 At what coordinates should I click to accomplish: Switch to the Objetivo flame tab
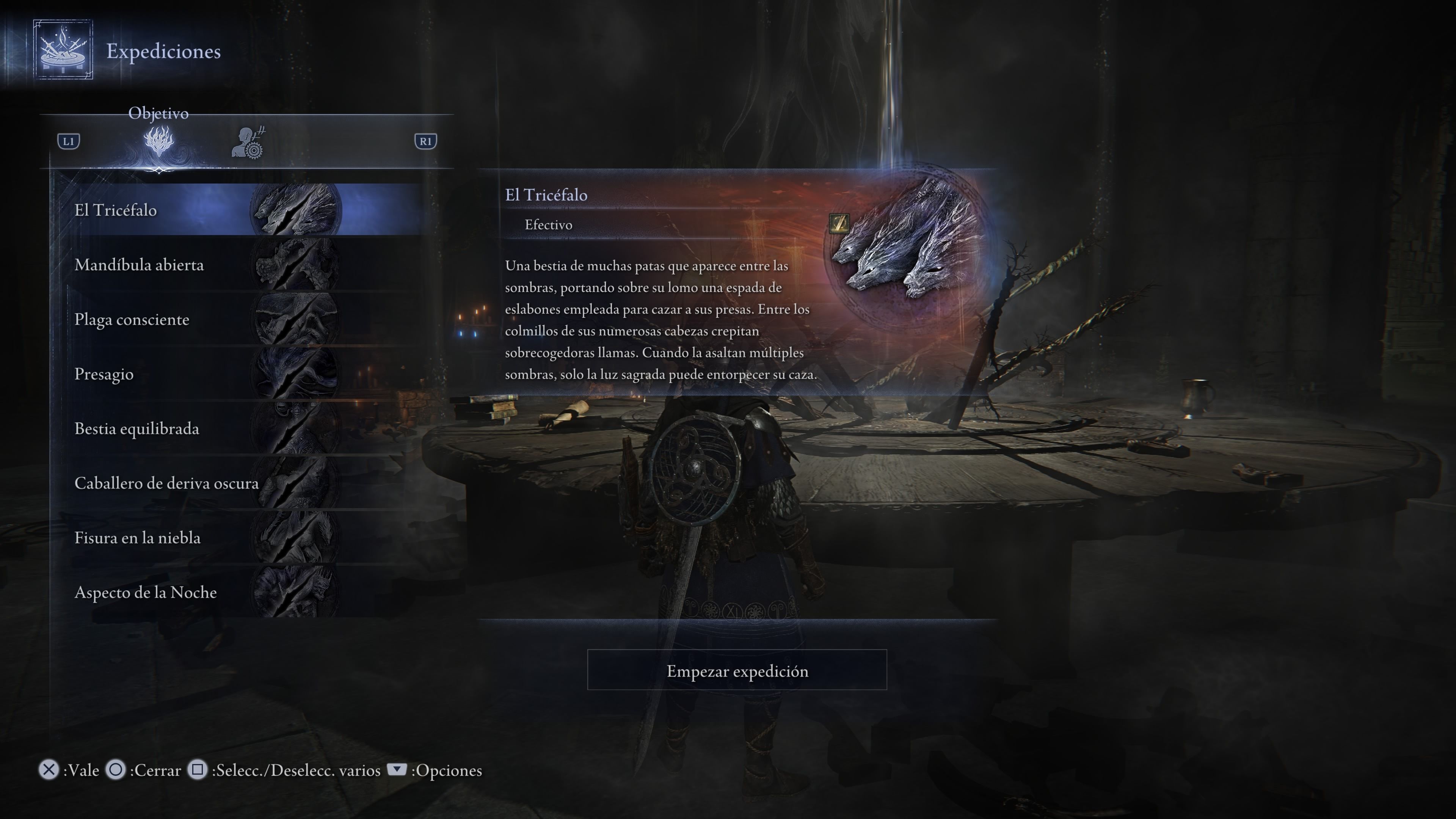click(159, 141)
